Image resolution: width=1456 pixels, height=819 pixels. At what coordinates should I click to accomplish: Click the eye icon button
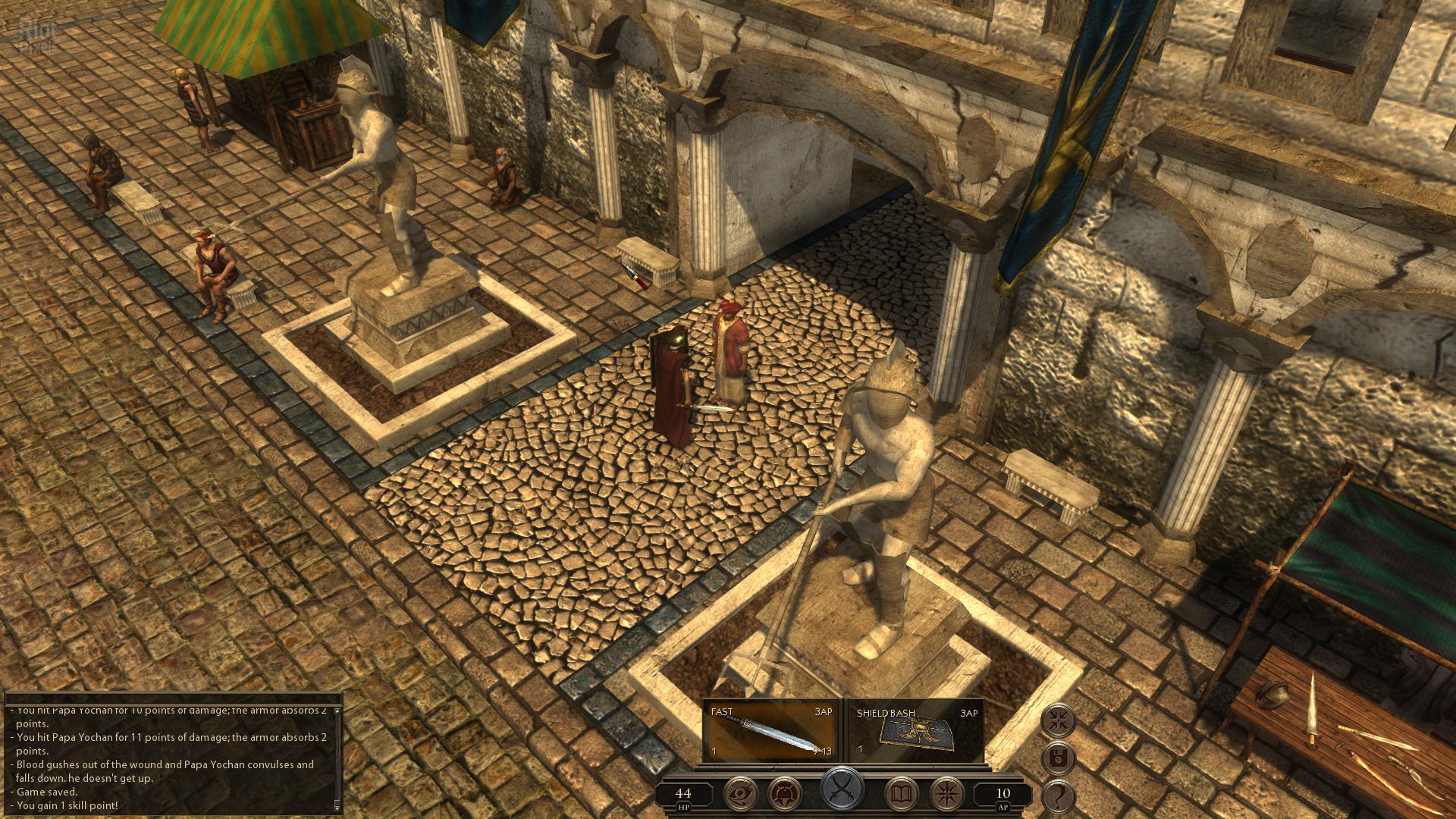coord(742,794)
